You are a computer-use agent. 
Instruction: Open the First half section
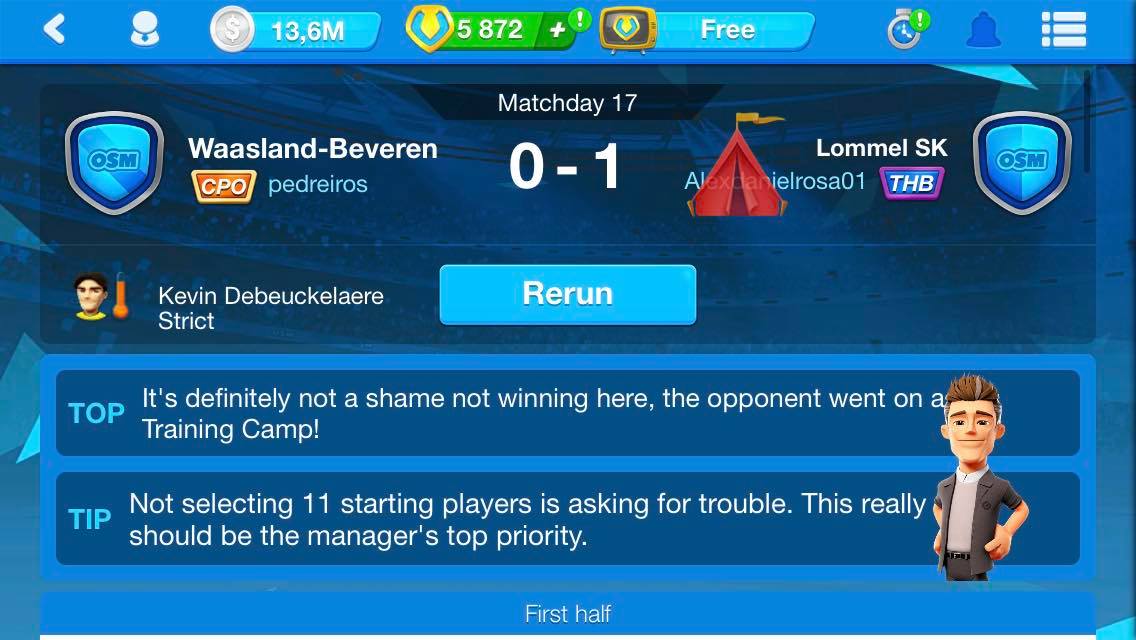coord(567,614)
